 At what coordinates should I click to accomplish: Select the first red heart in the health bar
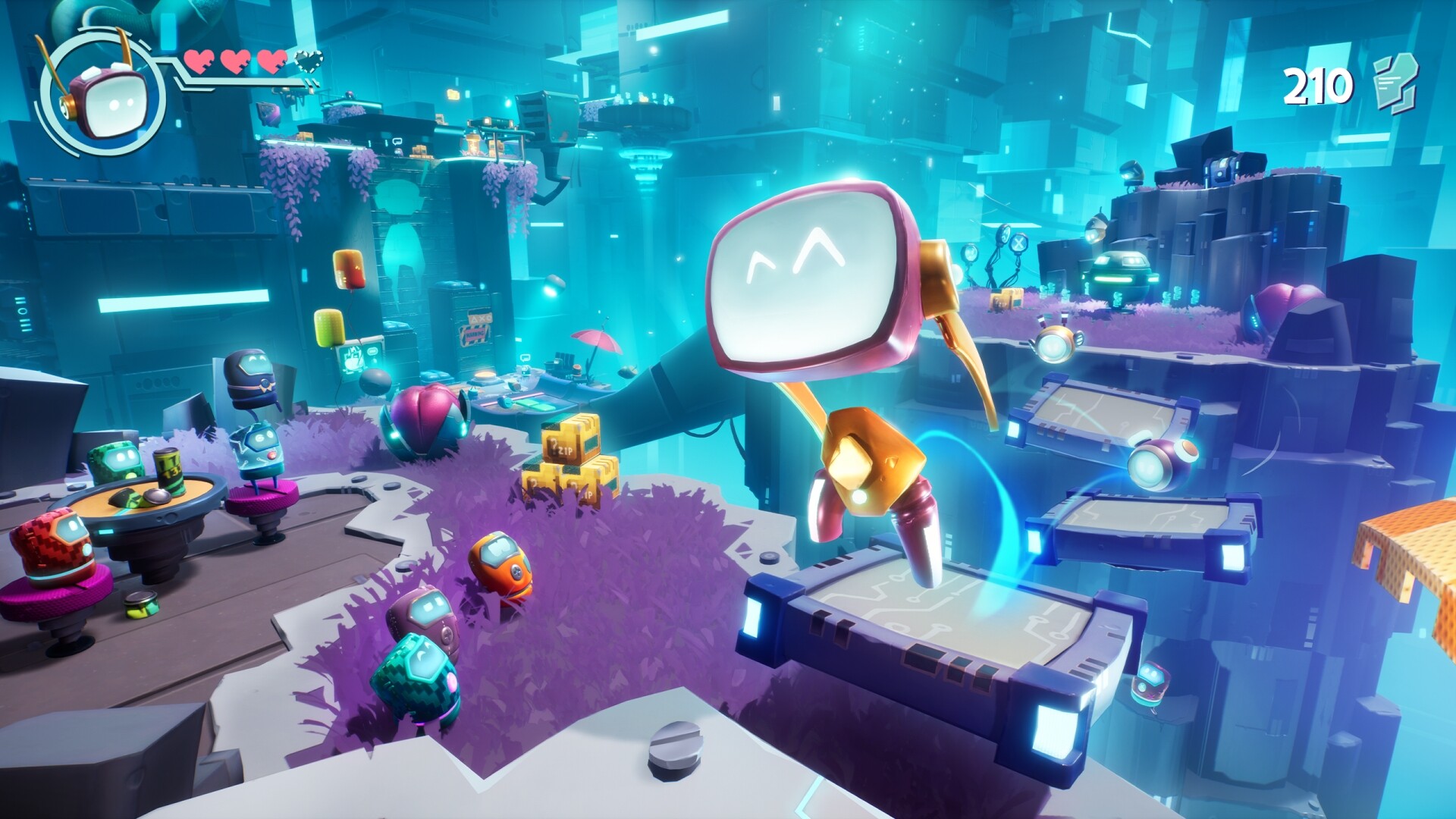pos(199,62)
